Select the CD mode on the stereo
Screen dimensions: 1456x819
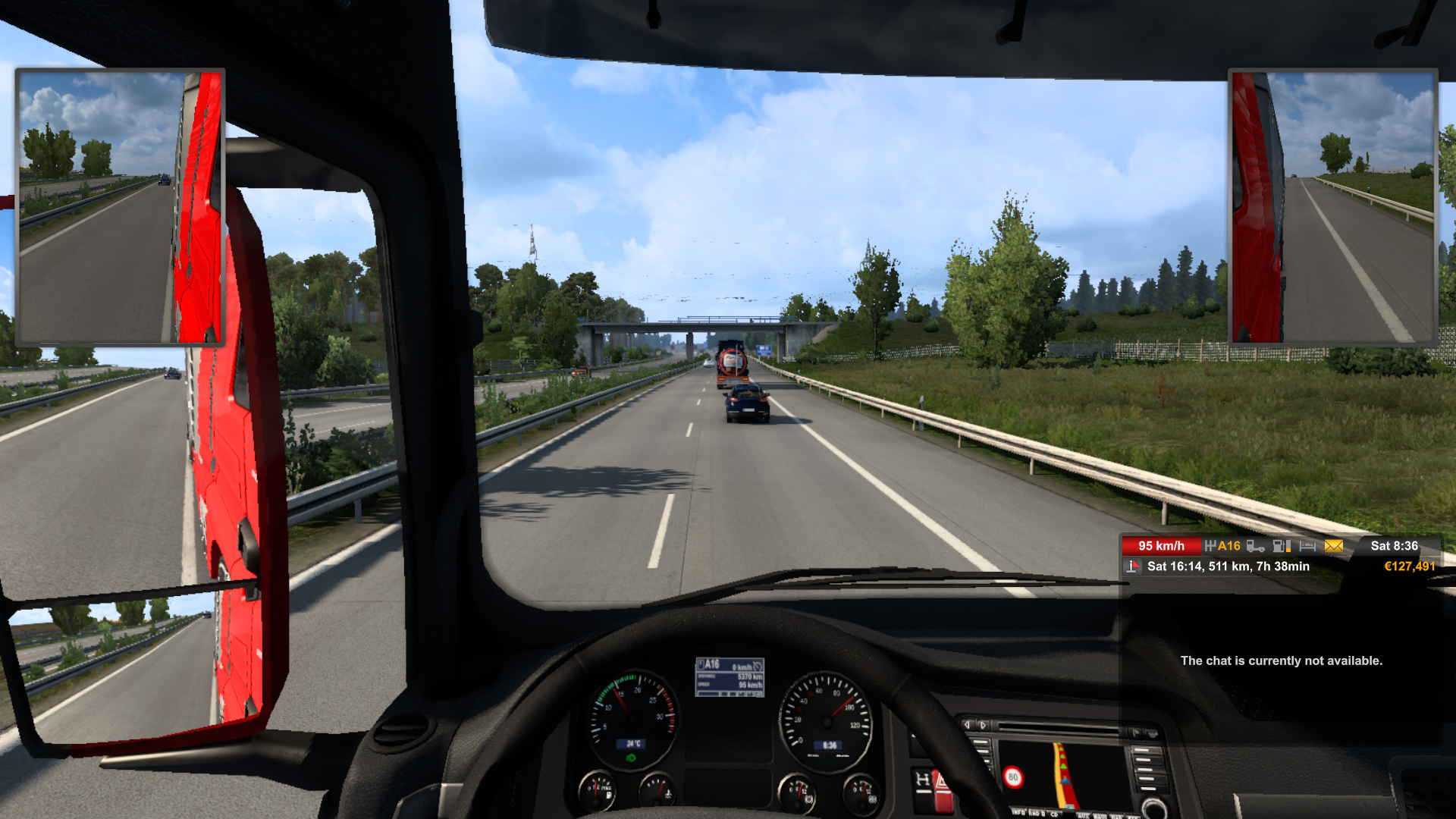(x=1055, y=815)
